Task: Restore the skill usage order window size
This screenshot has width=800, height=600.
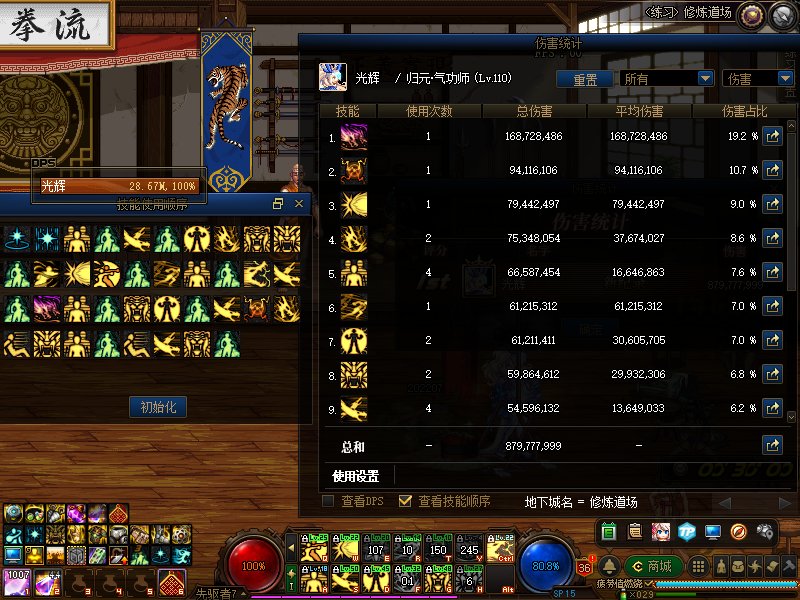Action: (x=278, y=204)
